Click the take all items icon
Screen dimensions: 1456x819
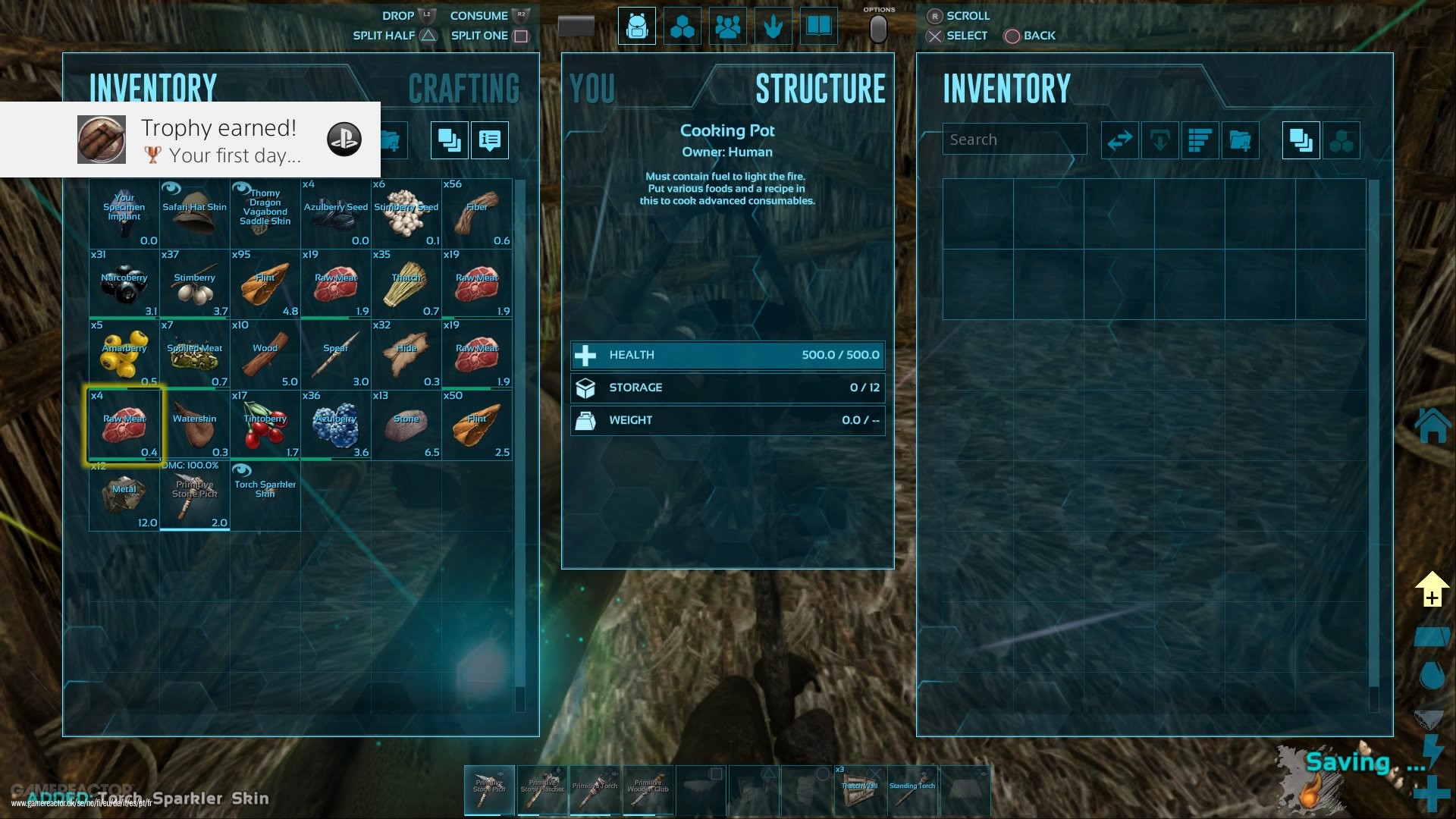[1160, 140]
